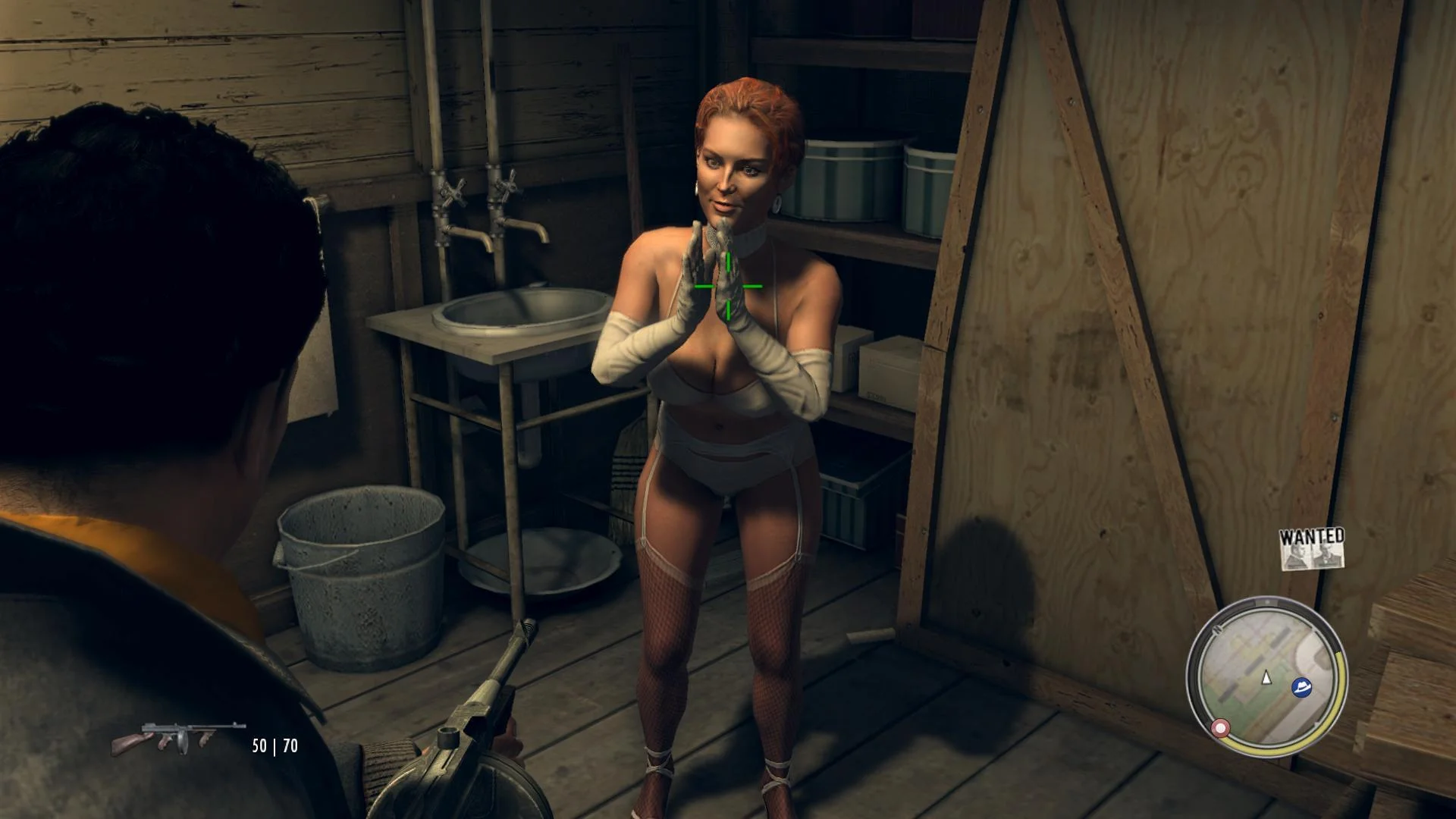The height and width of the screenshot is (819, 1456).
Task: Click the circular minimap
Action: click(x=1266, y=676)
